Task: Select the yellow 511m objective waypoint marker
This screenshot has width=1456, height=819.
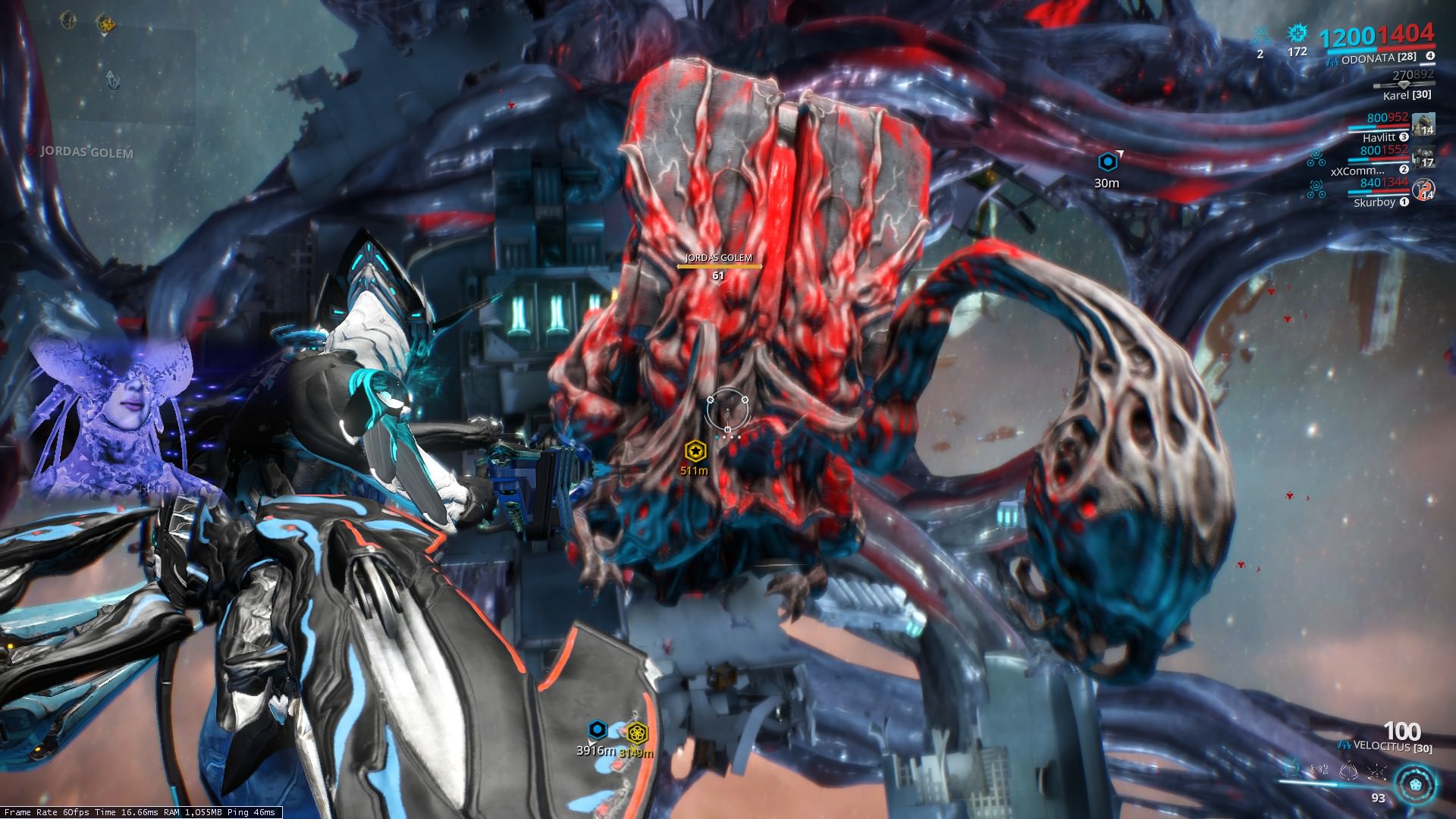Action: tap(695, 451)
